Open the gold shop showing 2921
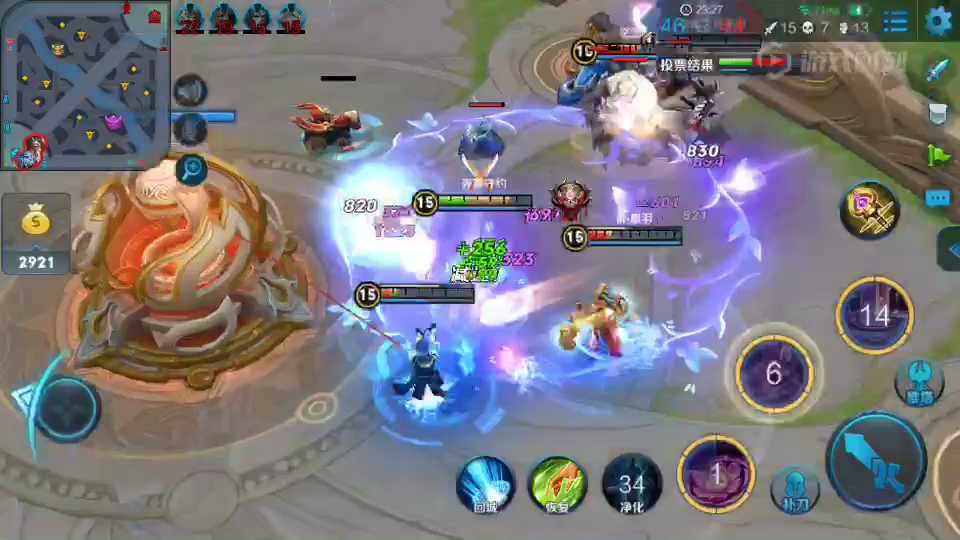The height and width of the screenshot is (540, 960). point(36,236)
